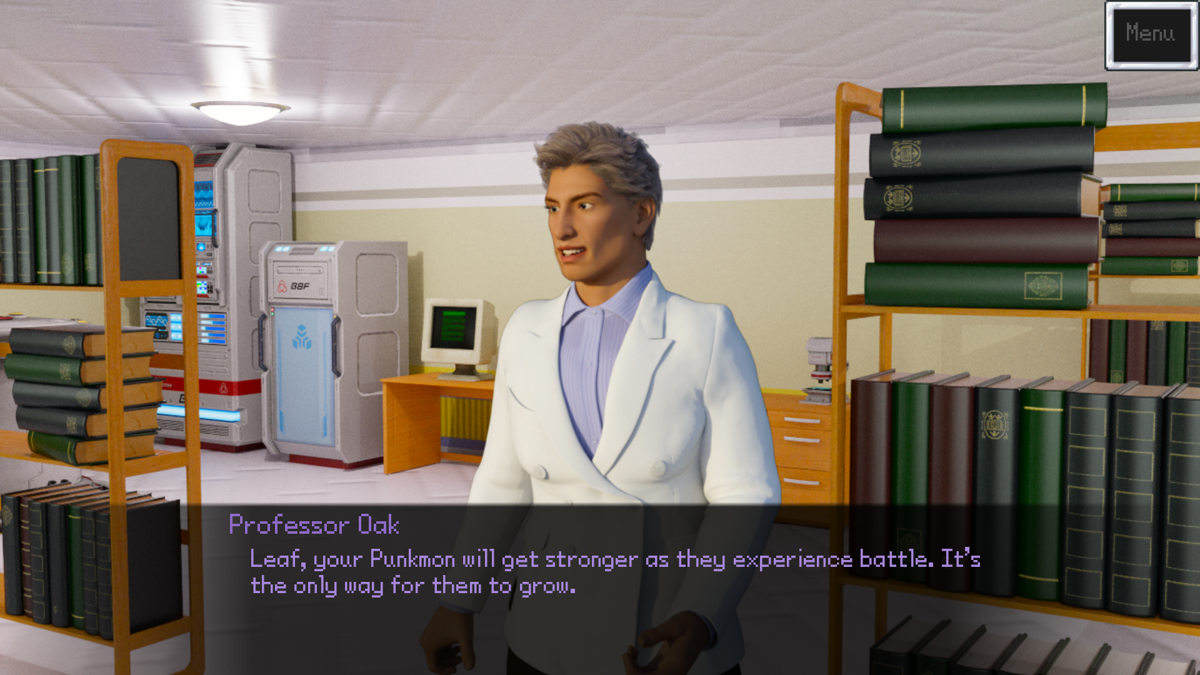1200x675 pixels.
Task: Open the Menu button
Action: coord(1150,35)
